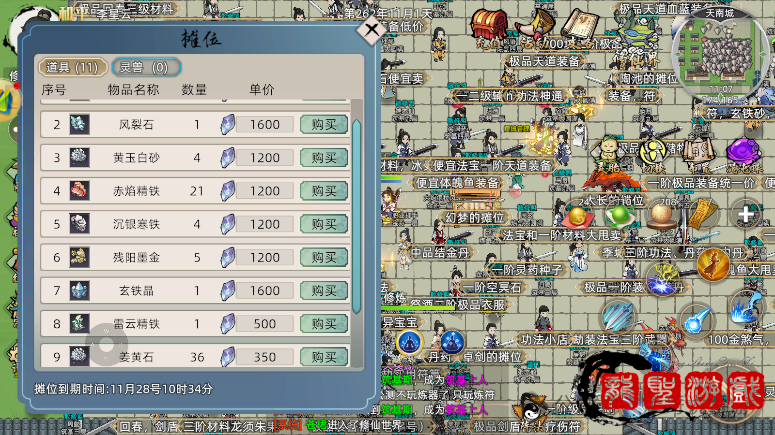Purchase 残阳墨金 for 1200

pos(324,257)
